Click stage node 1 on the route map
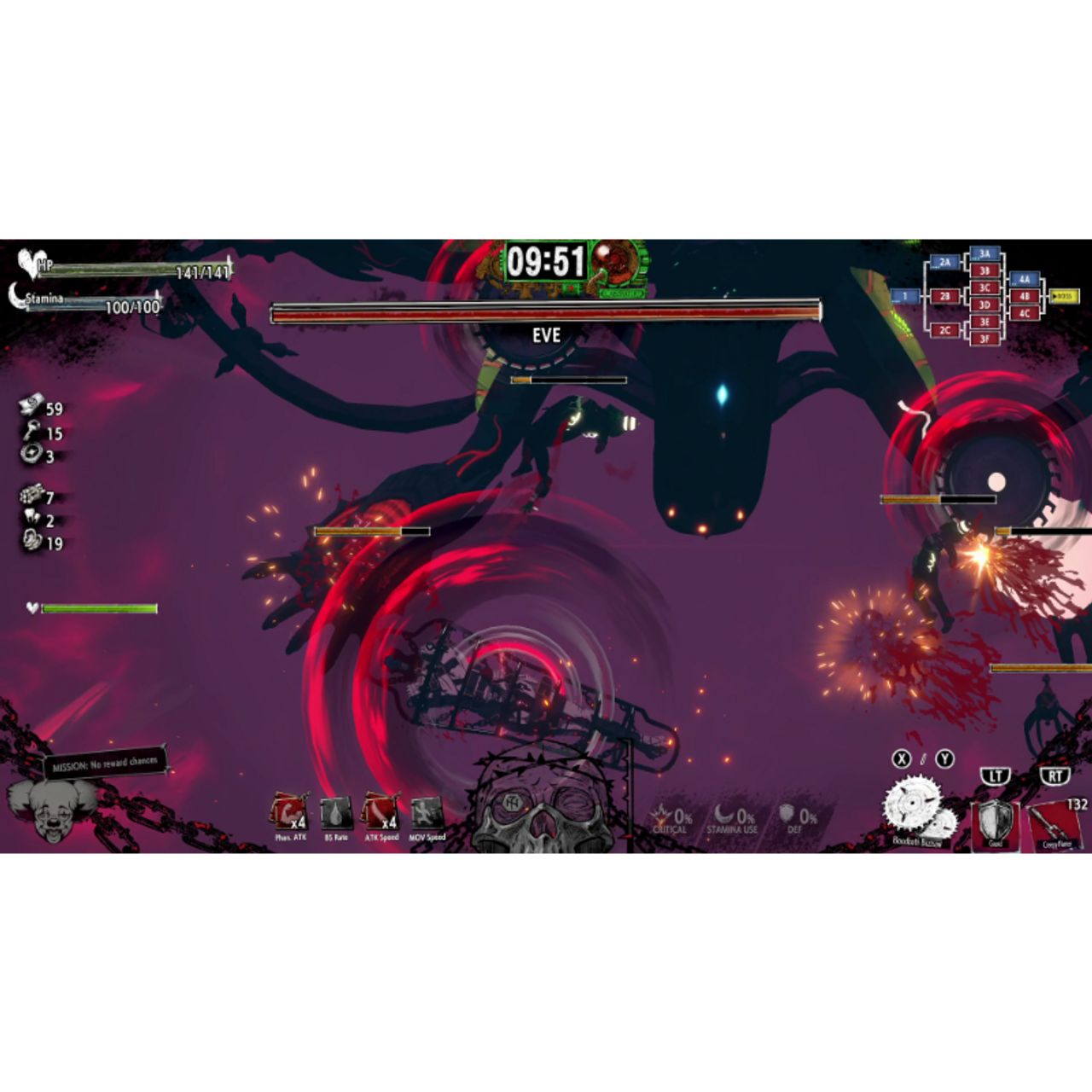The height and width of the screenshot is (1092, 1092). point(905,296)
